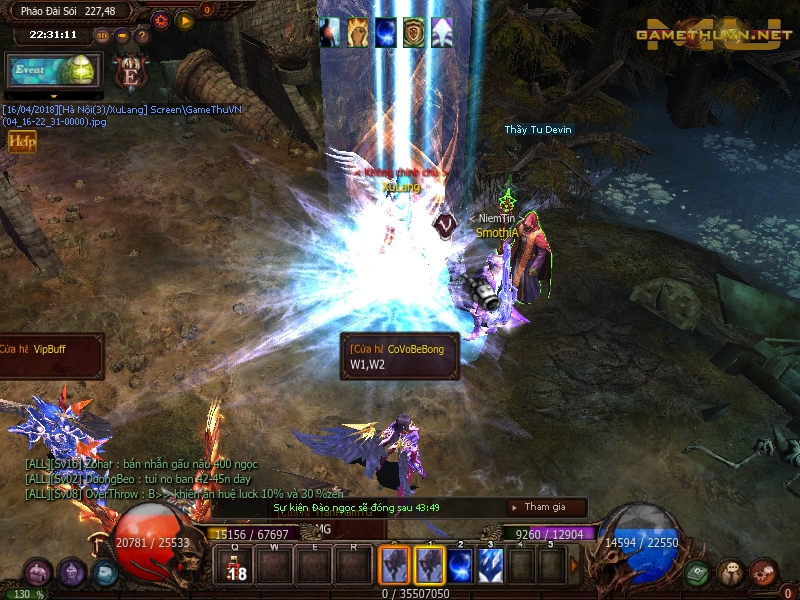The image size is (800, 600).
Task: Open the green book icon
Action: [x=698, y=573]
